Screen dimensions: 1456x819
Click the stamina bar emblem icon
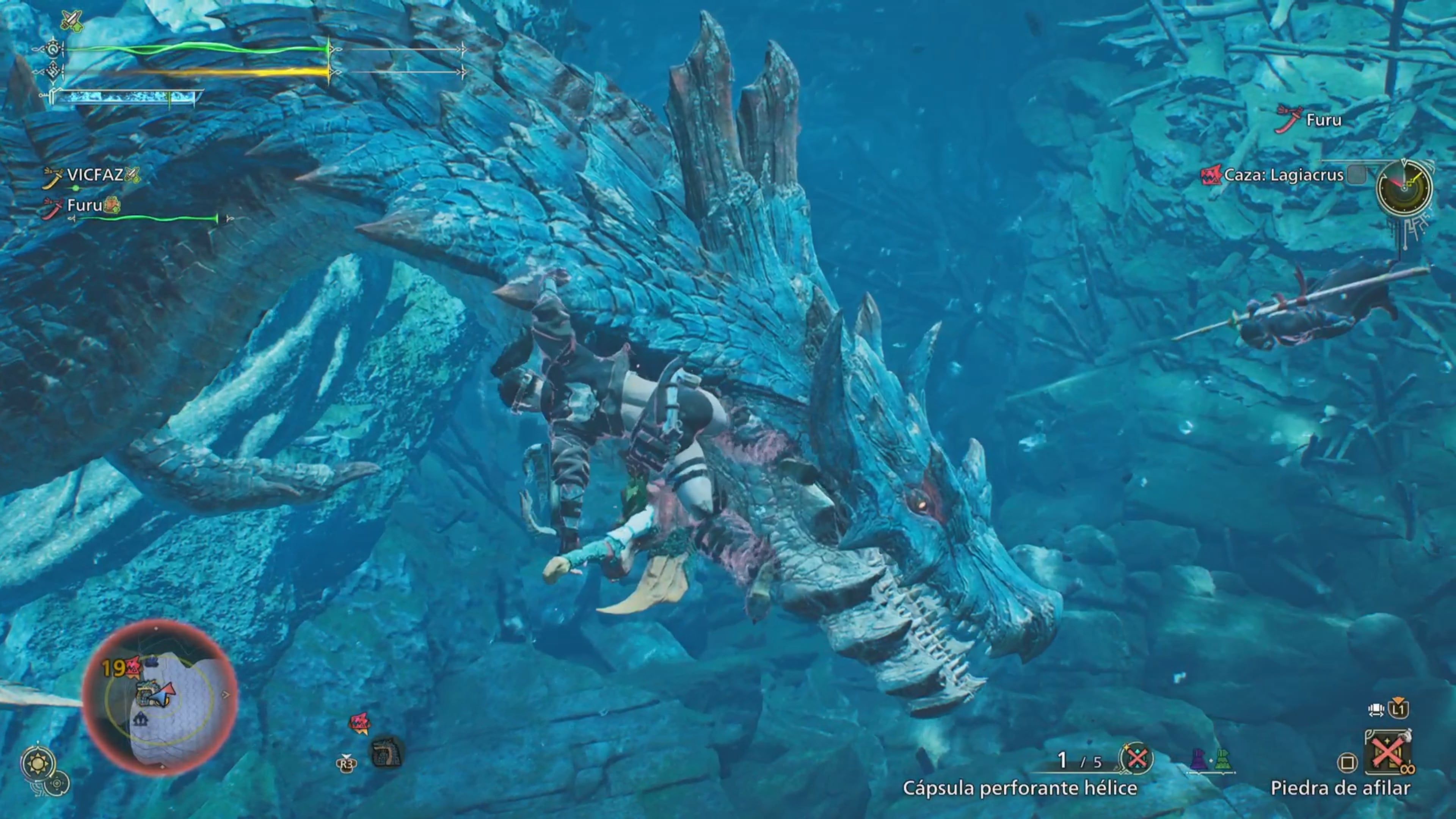point(54,71)
